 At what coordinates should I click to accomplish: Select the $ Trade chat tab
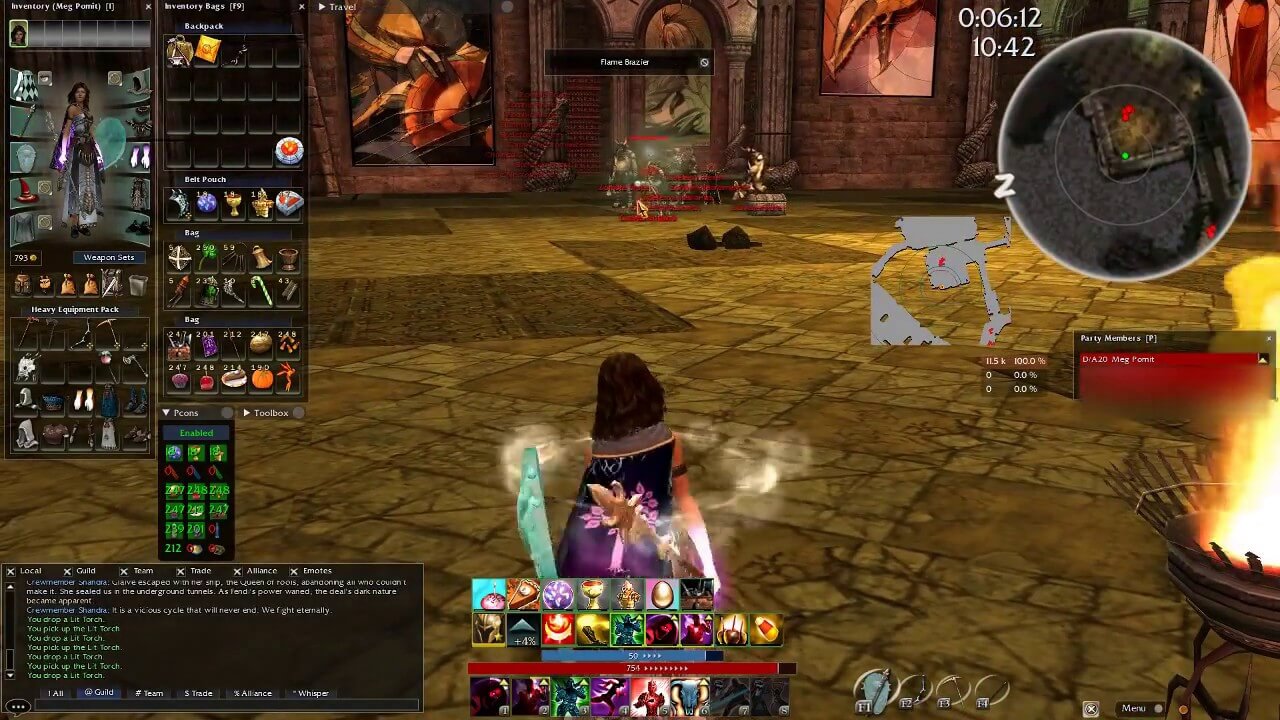coord(198,693)
